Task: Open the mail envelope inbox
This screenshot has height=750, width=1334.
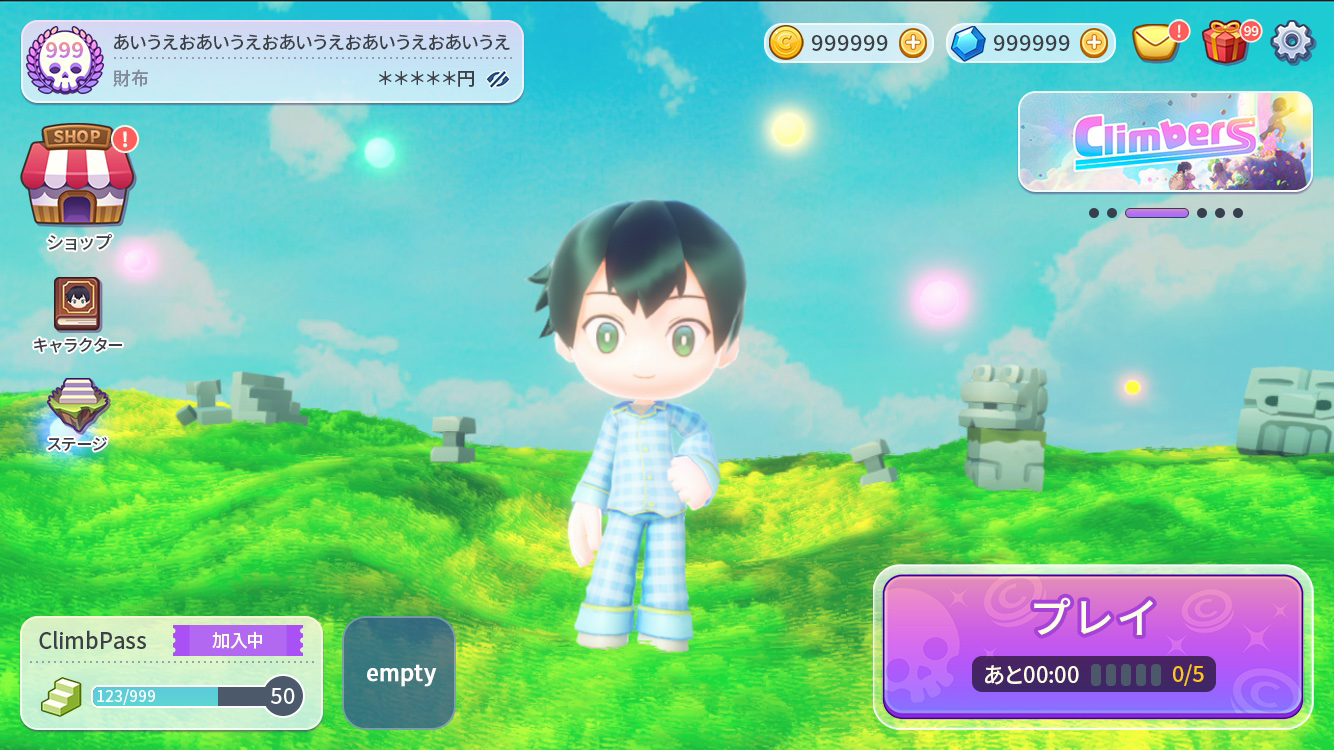Action: tap(1155, 43)
